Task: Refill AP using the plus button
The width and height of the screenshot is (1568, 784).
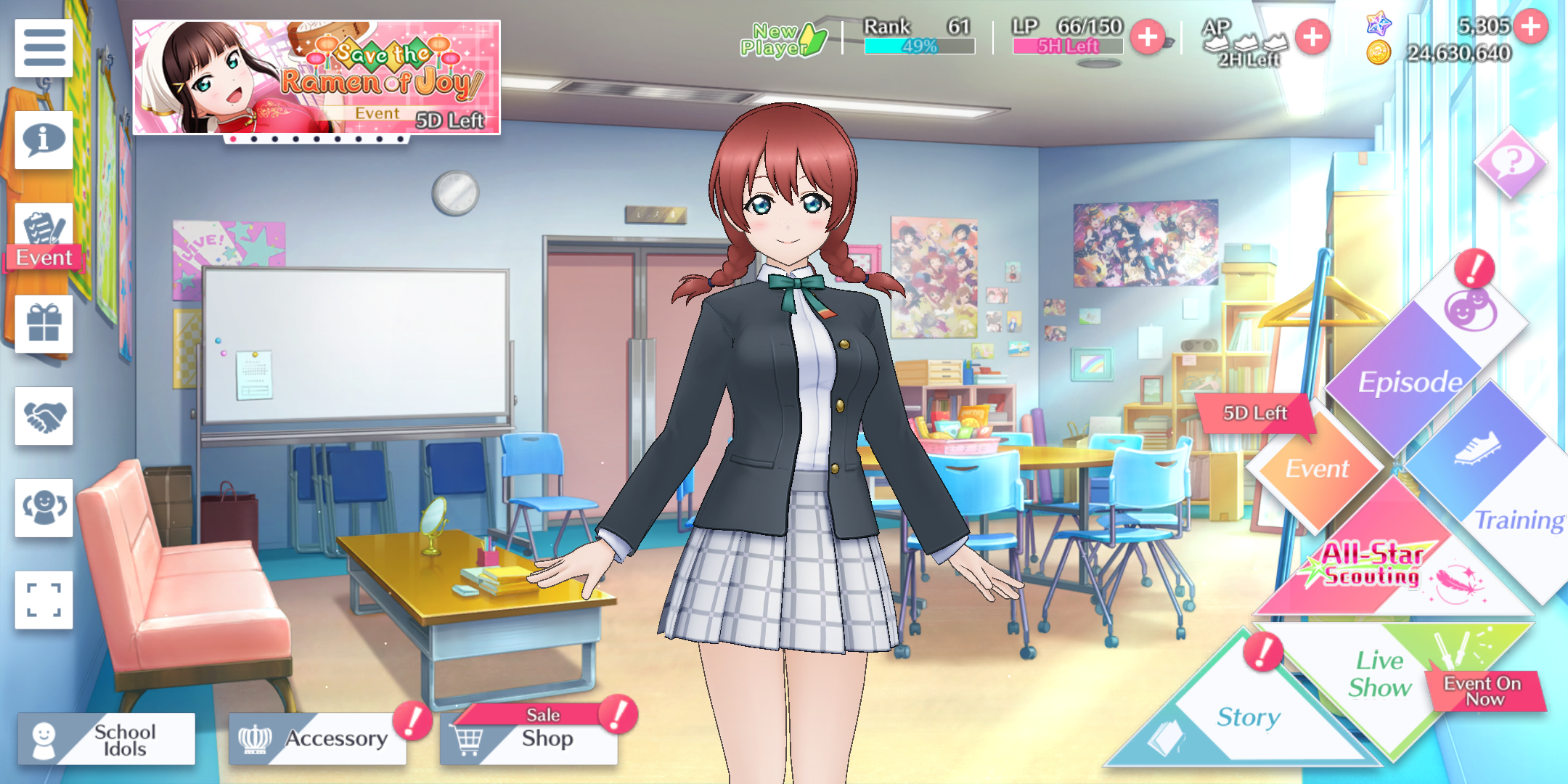Action: pyautogui.click(x=1312, y=37)
